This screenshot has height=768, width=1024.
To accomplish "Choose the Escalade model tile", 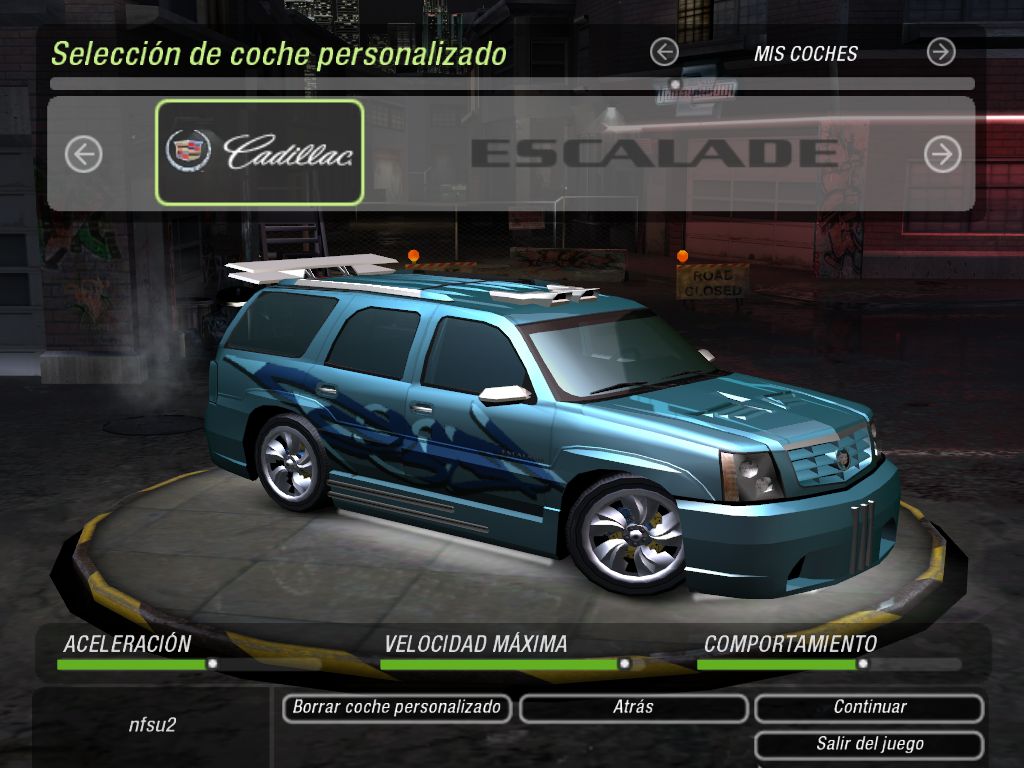I will (654, 153).
